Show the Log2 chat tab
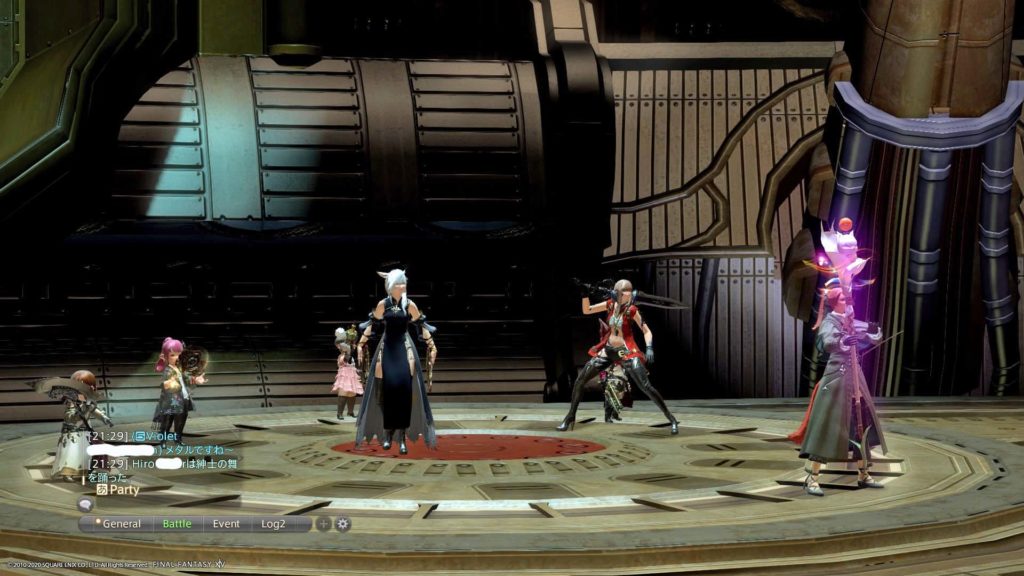1024x576 pixels. pos(274,523)
